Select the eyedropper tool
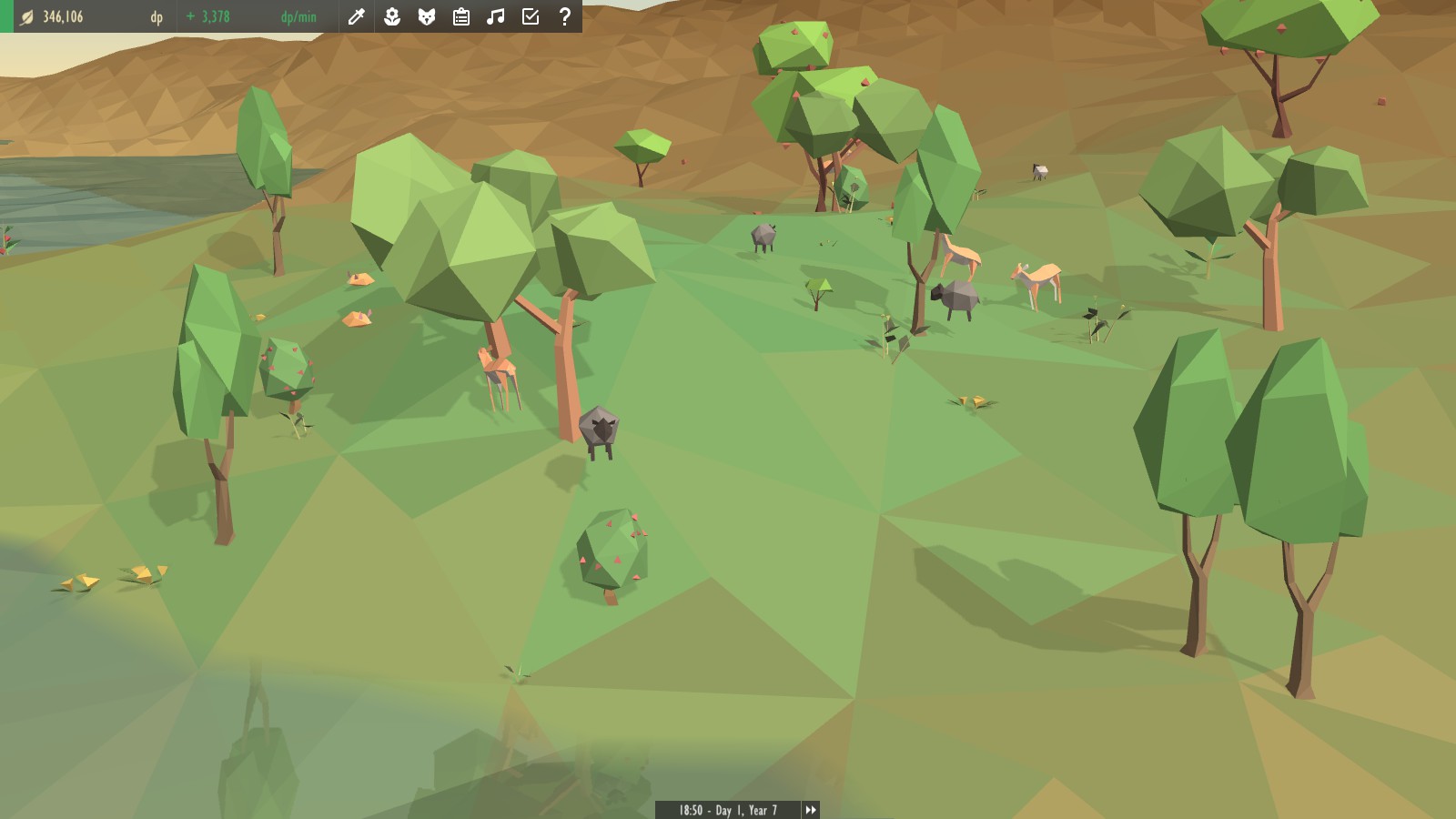 (x=357, y=16)
